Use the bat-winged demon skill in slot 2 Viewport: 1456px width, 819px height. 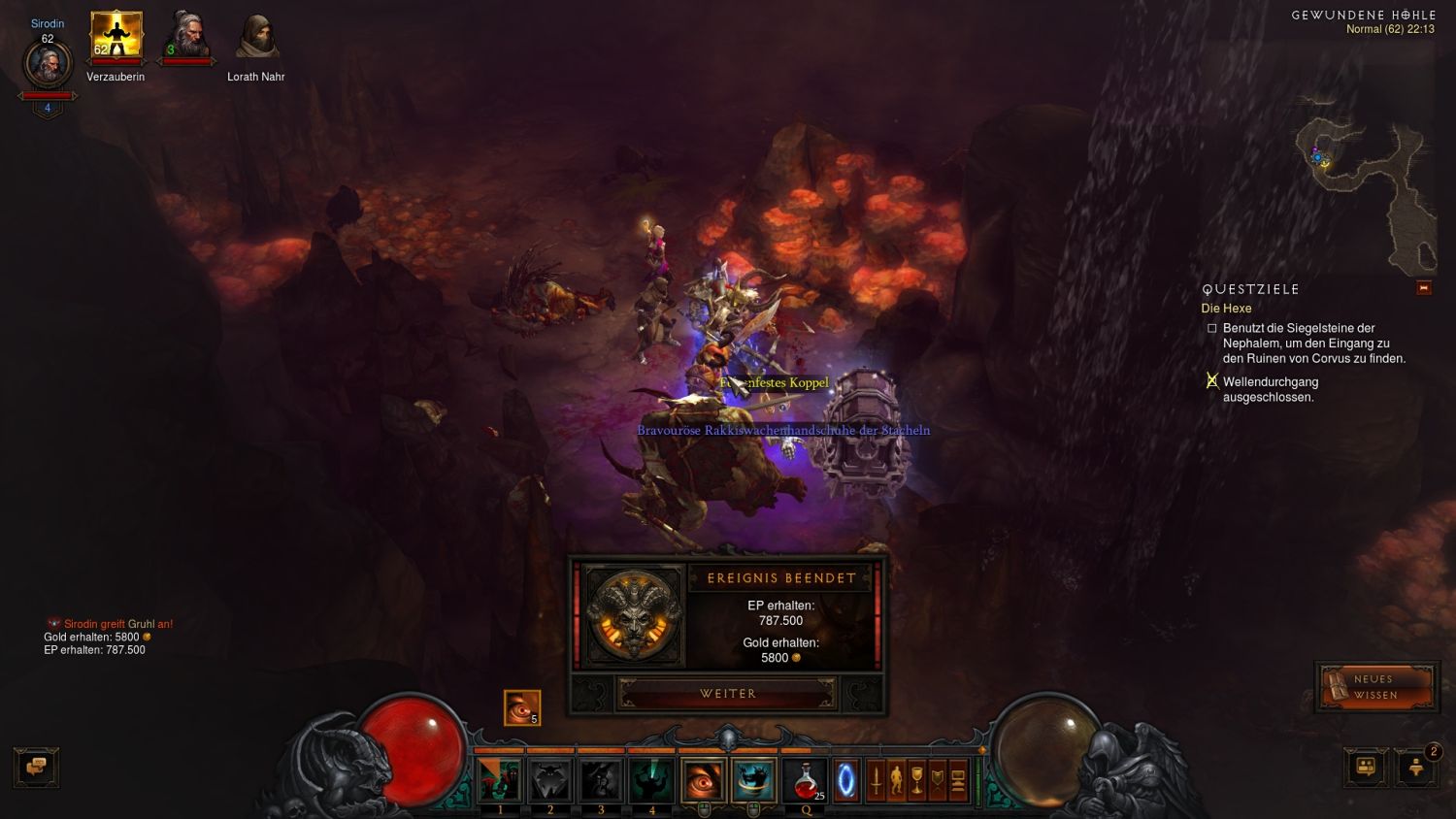550,780
